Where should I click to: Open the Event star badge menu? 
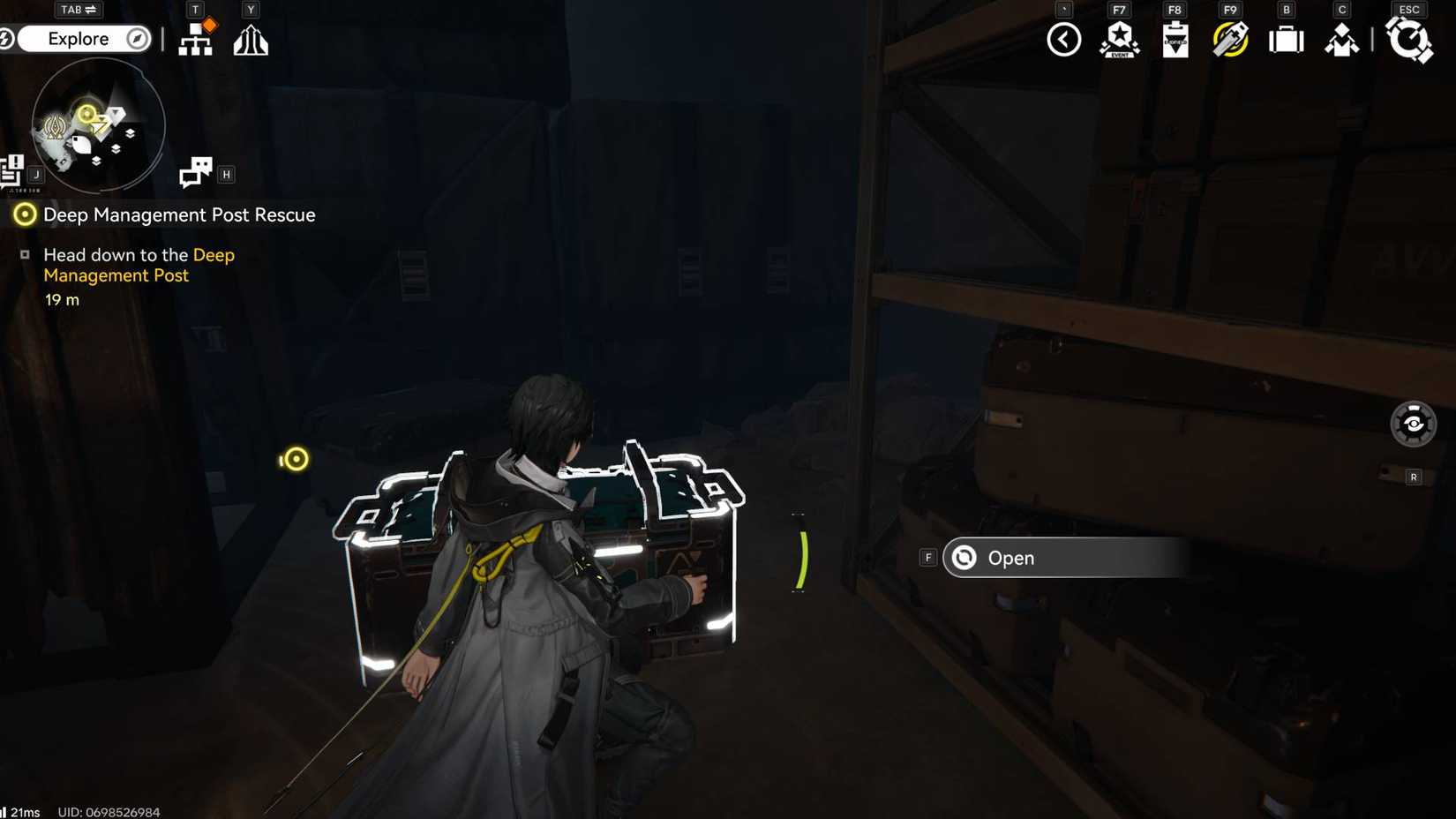click(1119, 40)
